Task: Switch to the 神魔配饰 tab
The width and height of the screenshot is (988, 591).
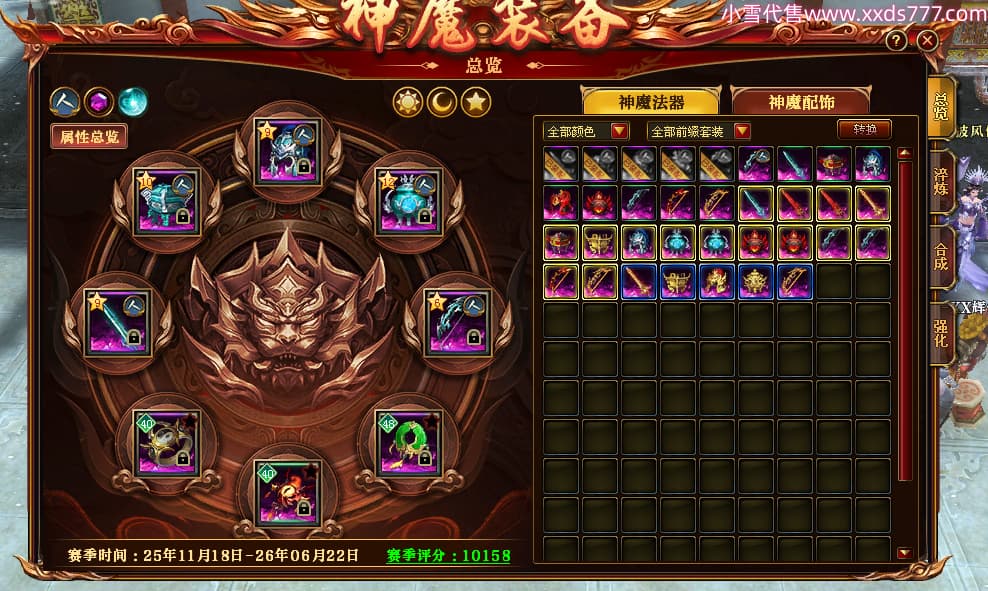Action: [801, 102]
